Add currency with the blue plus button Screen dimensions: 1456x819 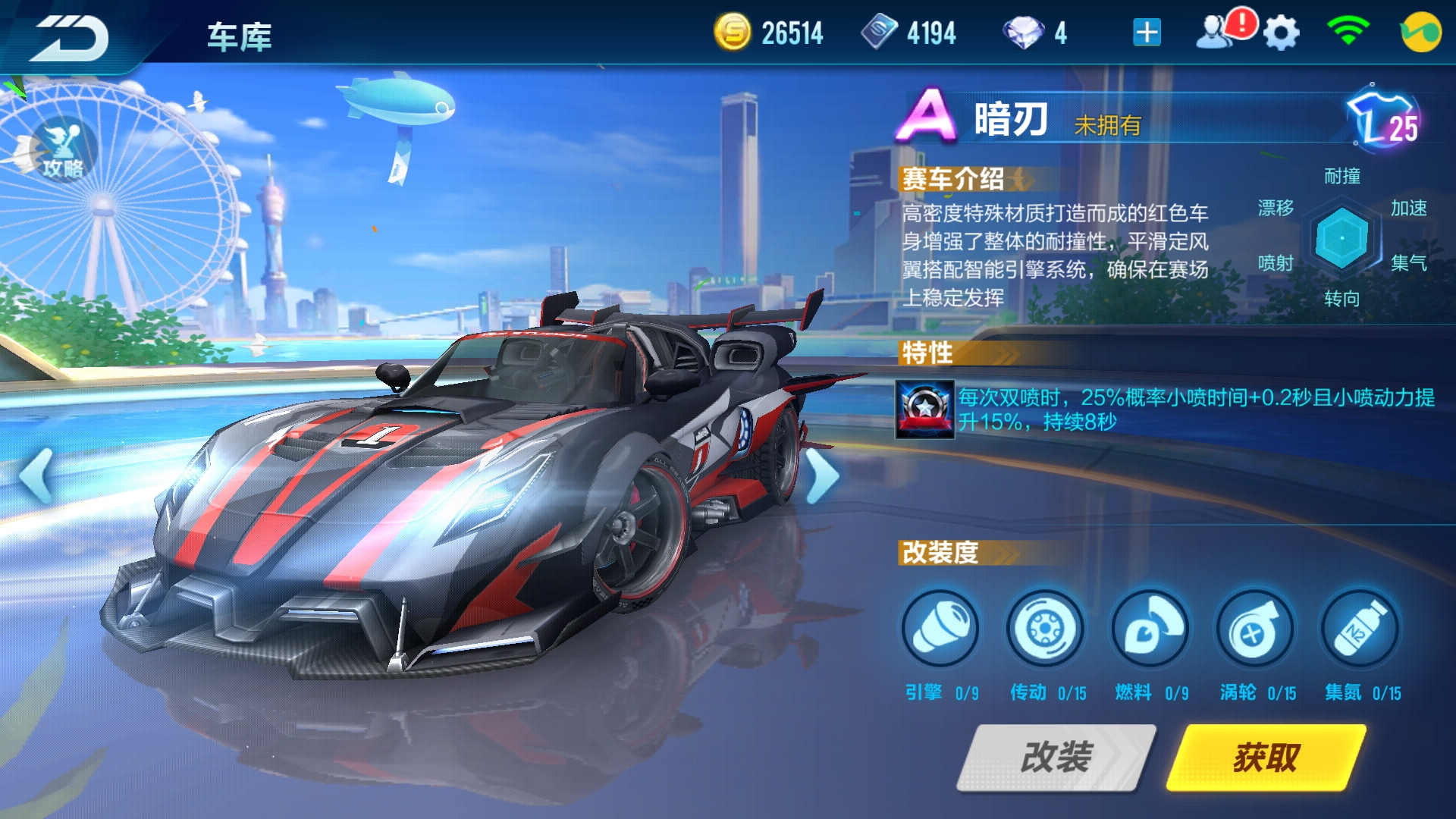tap(1147, 33)
